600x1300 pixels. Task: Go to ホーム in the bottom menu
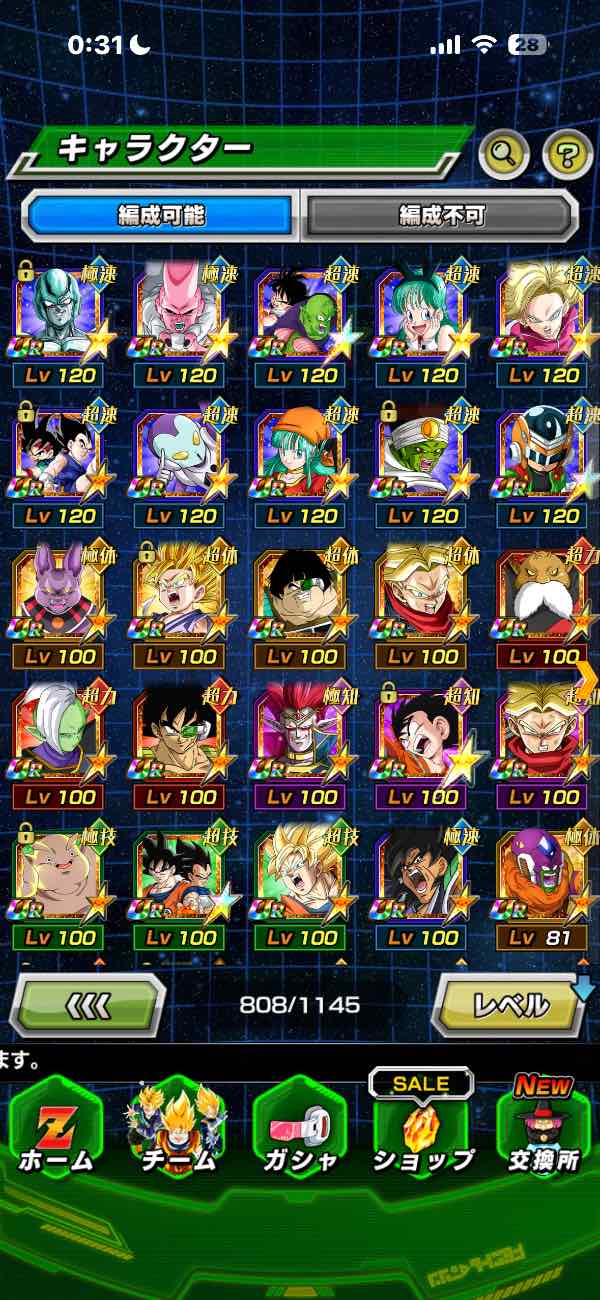pos(56,1132)
